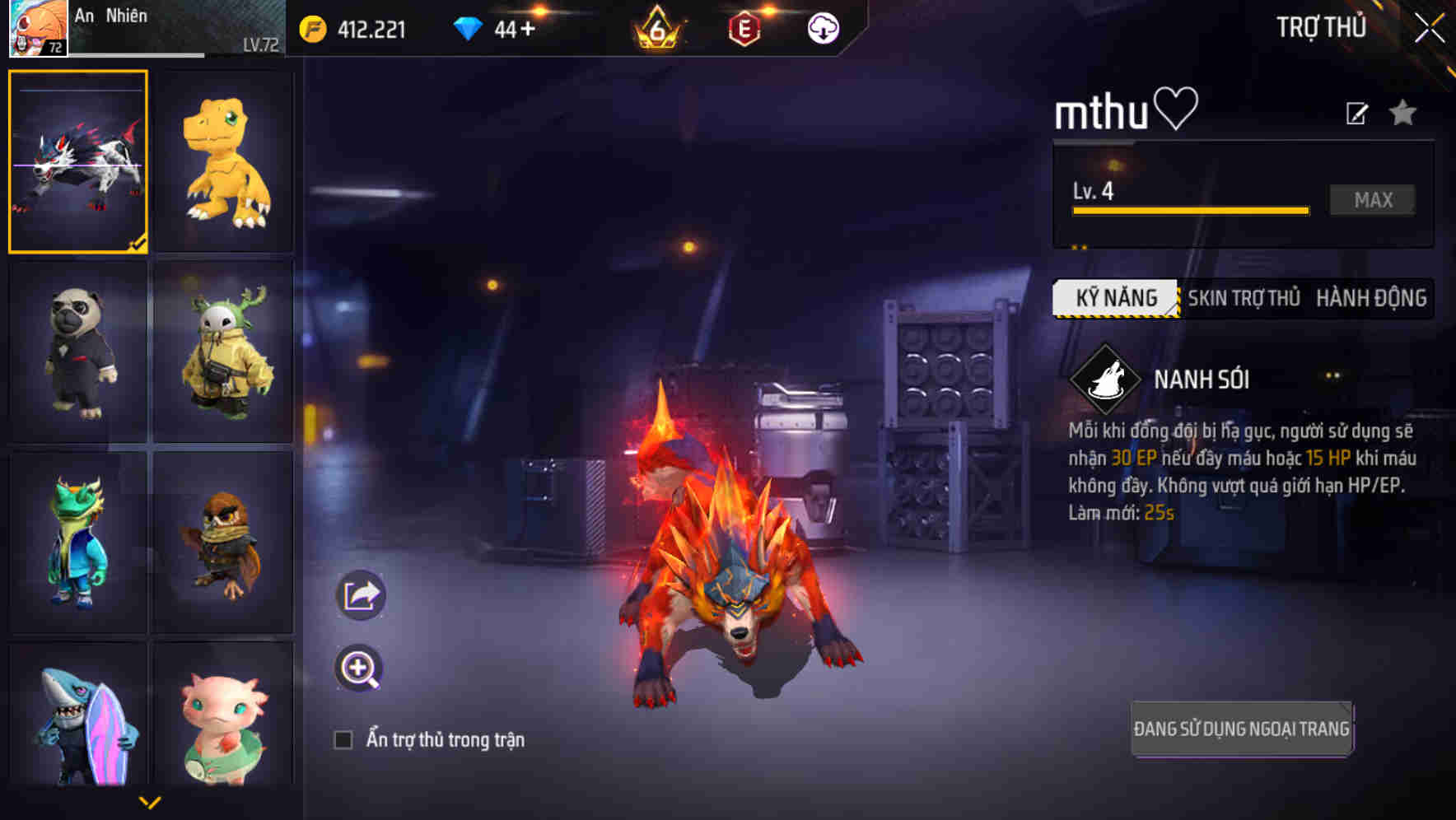Screen dimensions: 1456x820
Task: Open the NANH SÓI skill wolf icon
Action: (x=1108, y=380)
